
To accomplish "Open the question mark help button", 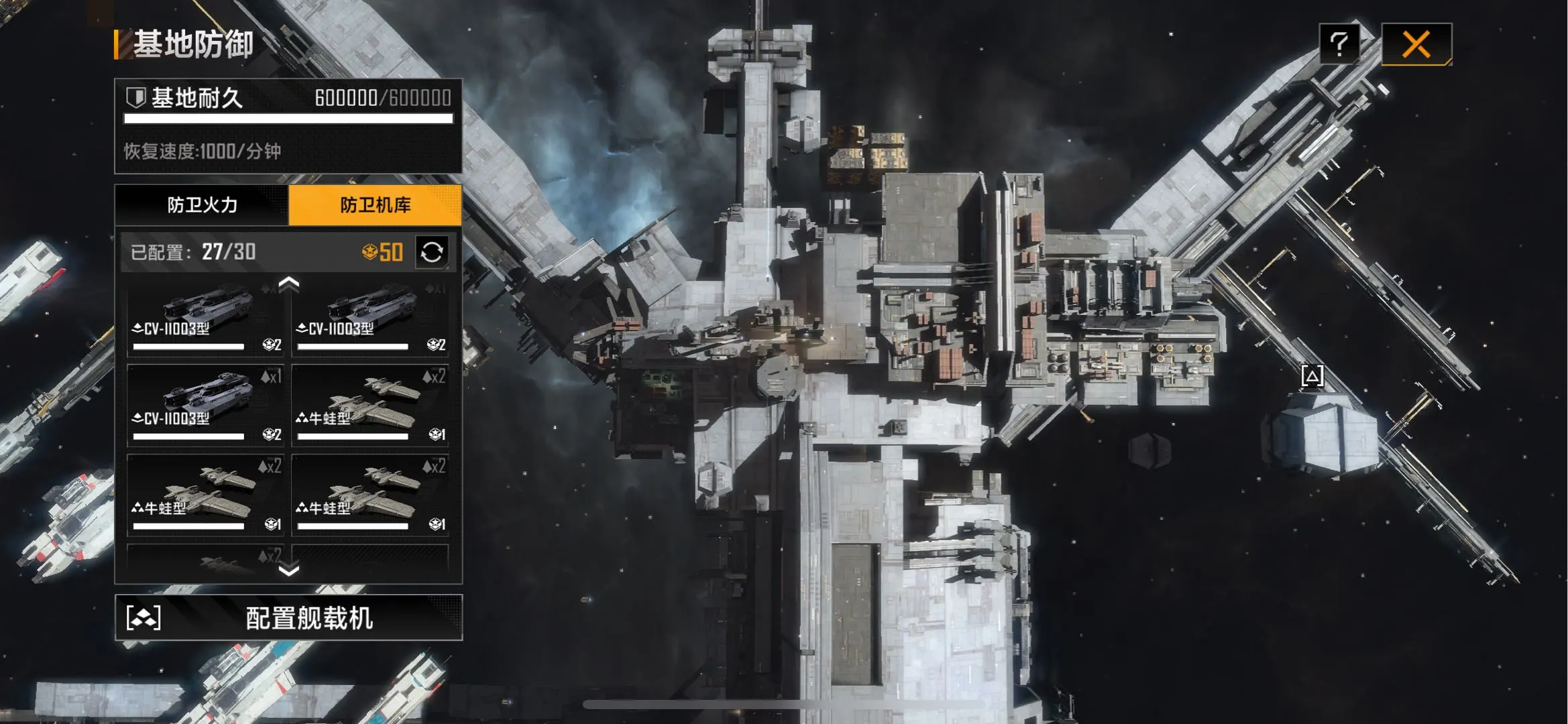I will 1339,44.
